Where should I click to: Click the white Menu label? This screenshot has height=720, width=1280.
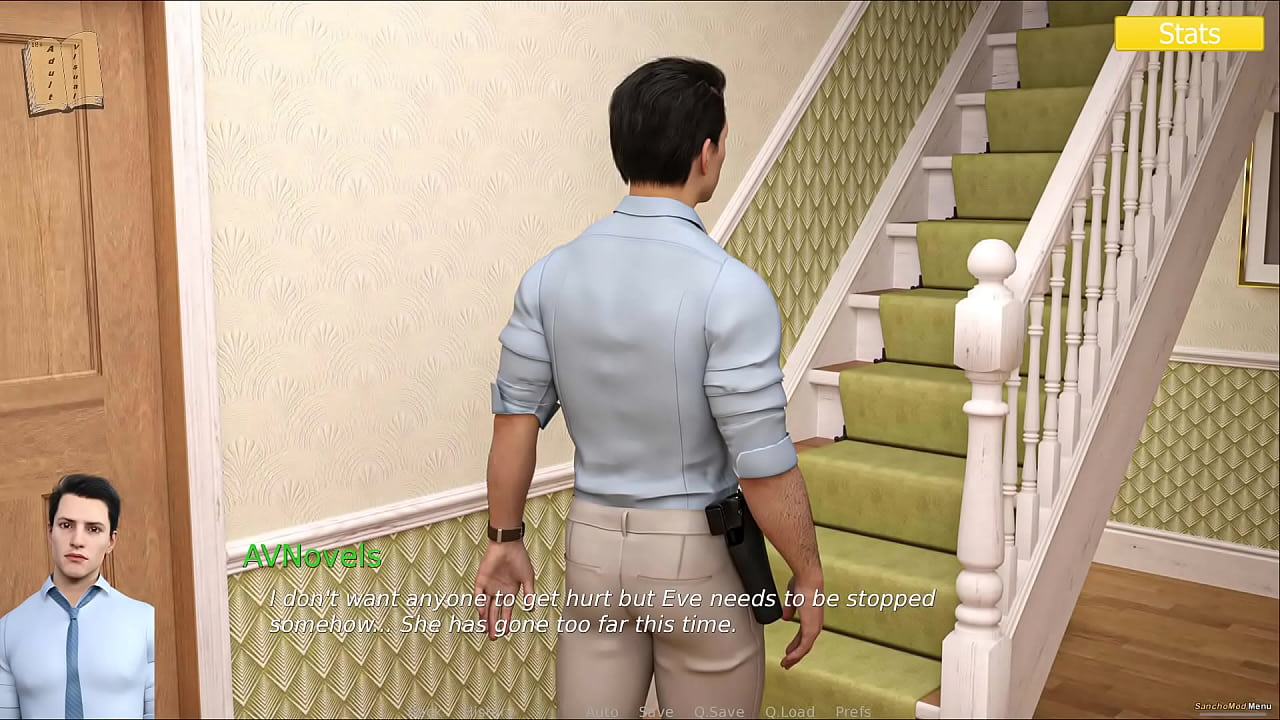pos(1258,705)
